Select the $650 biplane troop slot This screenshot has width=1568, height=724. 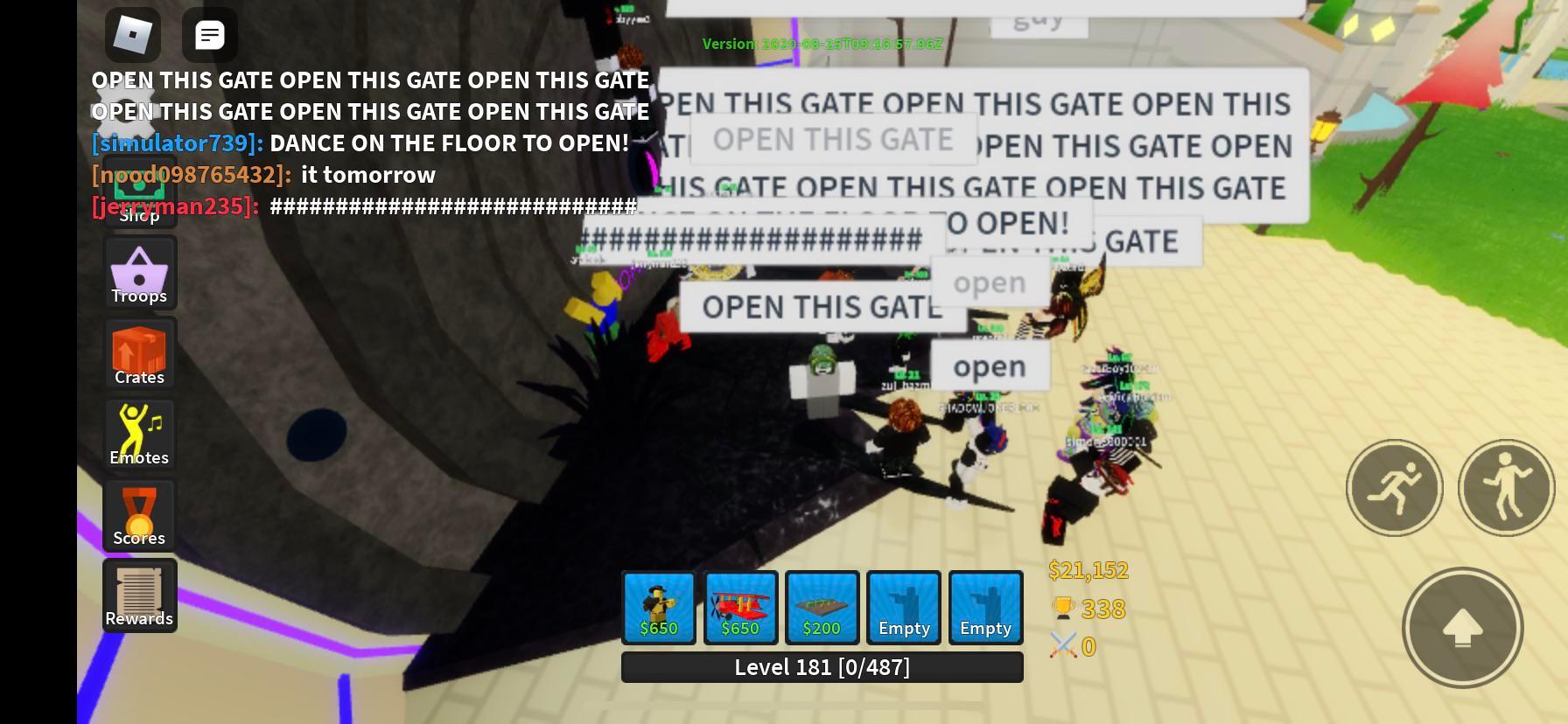click(740, 607)
